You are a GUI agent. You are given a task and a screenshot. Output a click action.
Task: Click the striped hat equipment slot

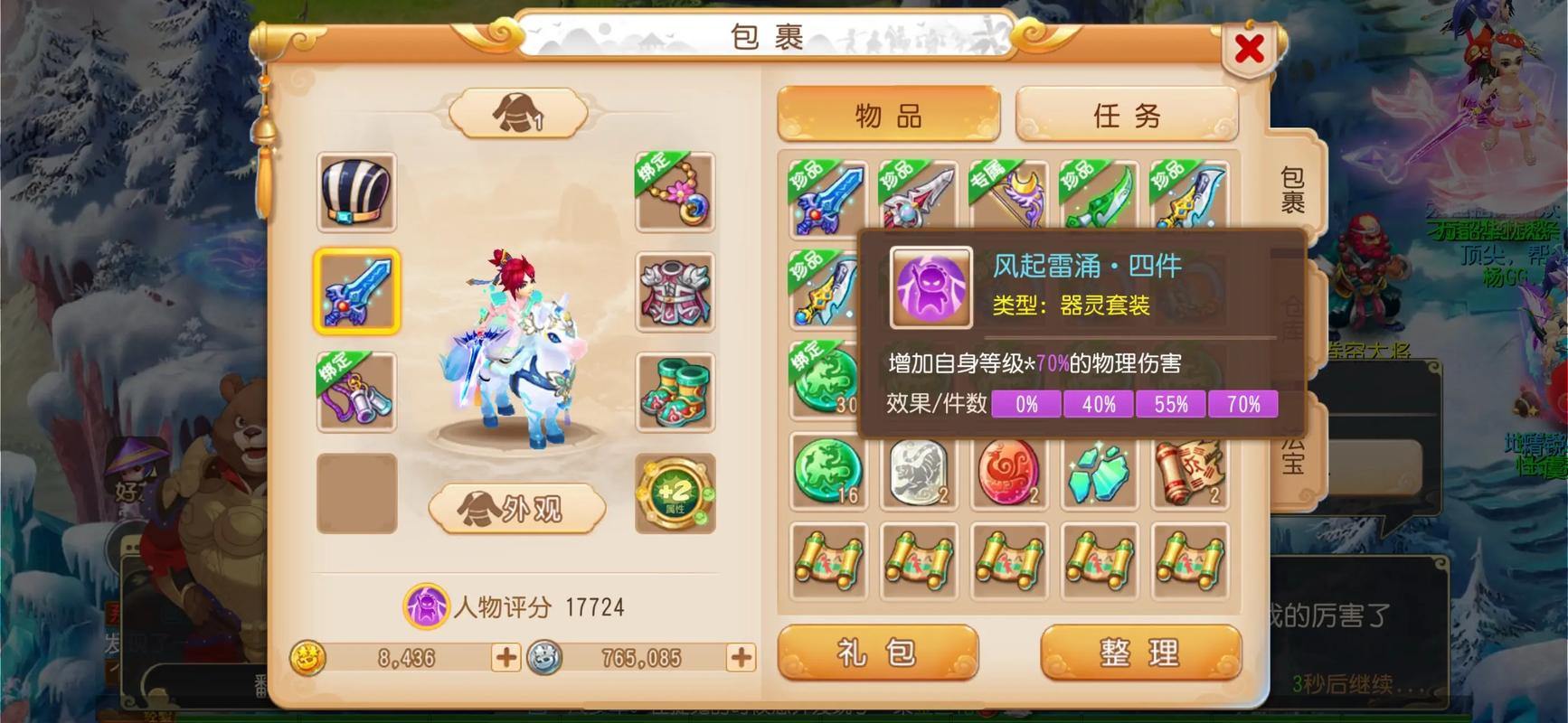[x=357, y=194]
